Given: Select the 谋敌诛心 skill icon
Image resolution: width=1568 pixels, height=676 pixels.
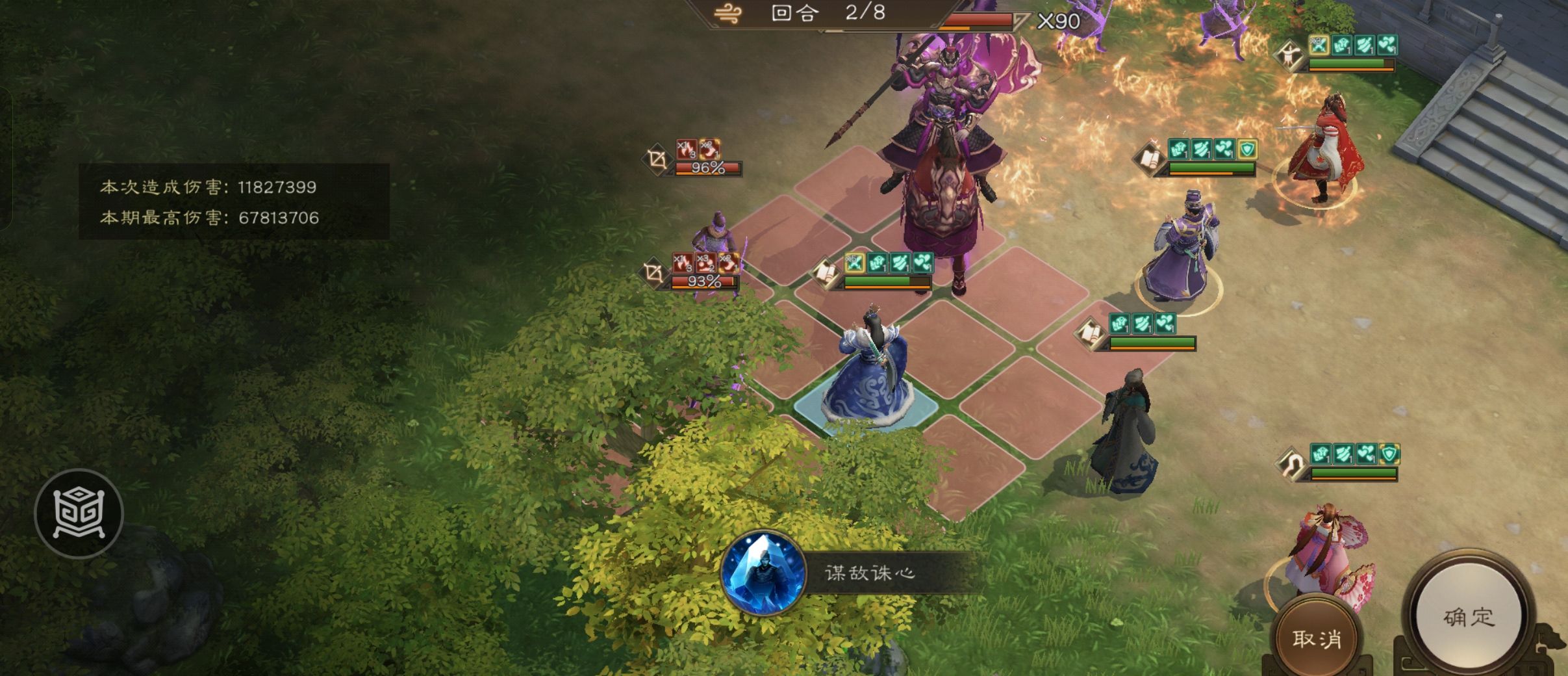Looking at the screenshot, I should (x=763, y=573).
